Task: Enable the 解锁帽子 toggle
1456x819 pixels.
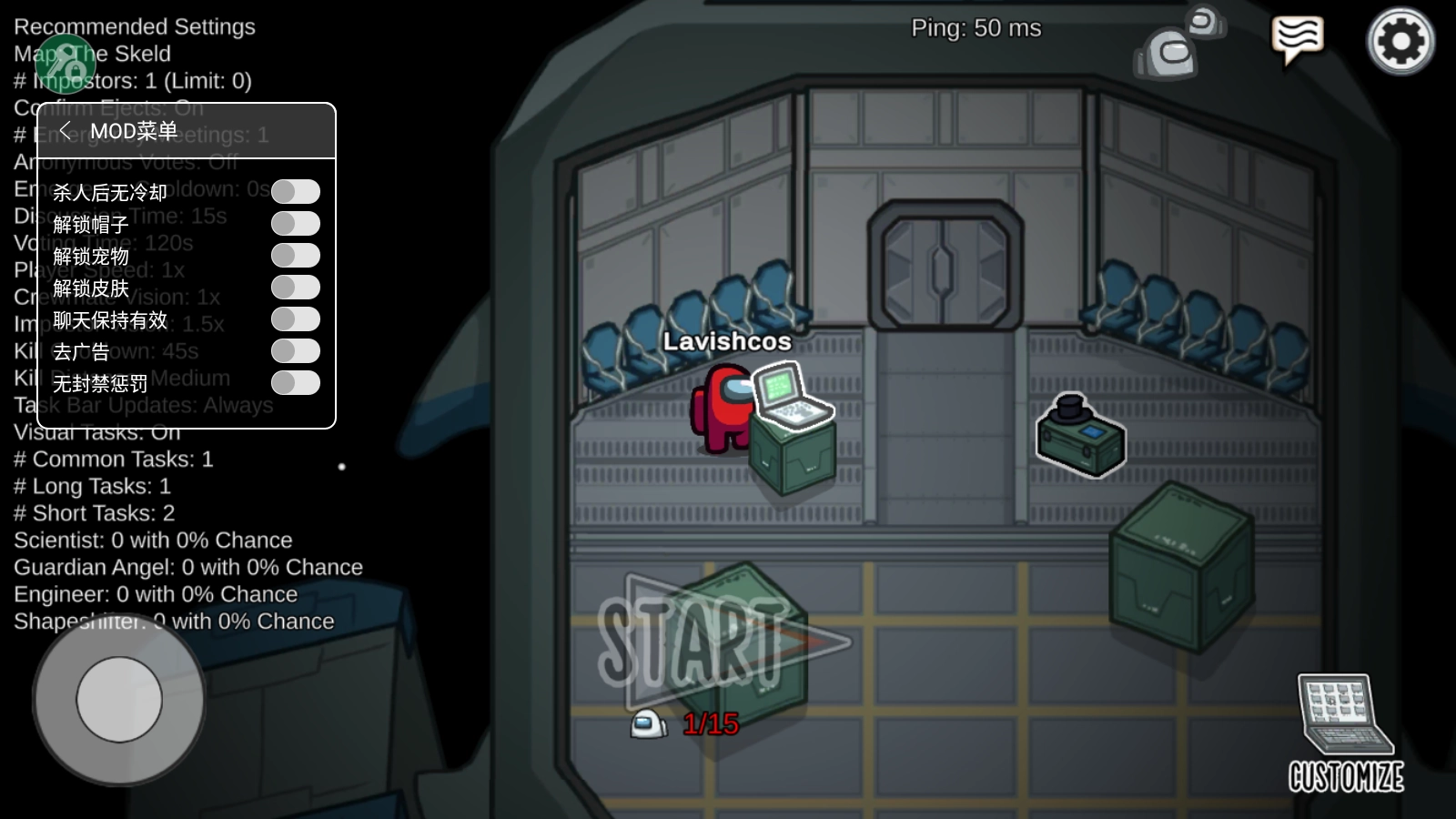Action: 296,224
